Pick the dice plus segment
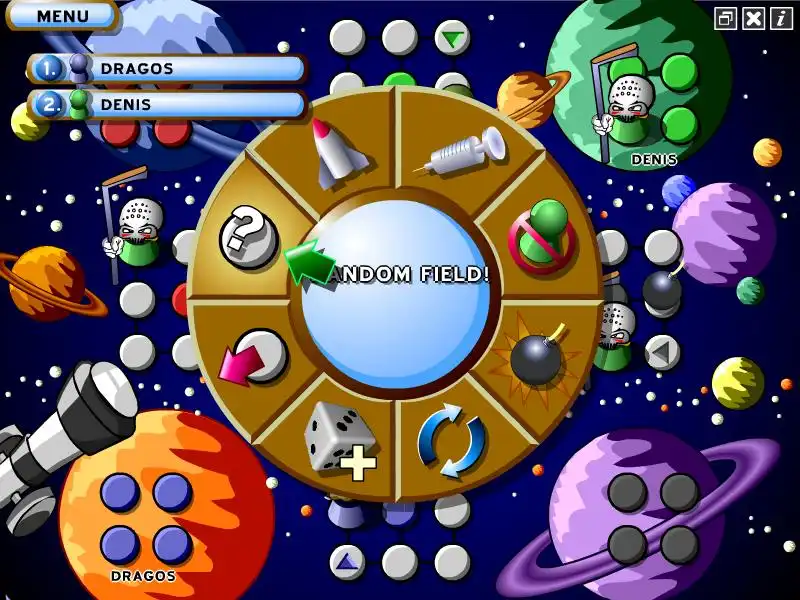Screen dimensions: 800x600 [x=340, y=436]
